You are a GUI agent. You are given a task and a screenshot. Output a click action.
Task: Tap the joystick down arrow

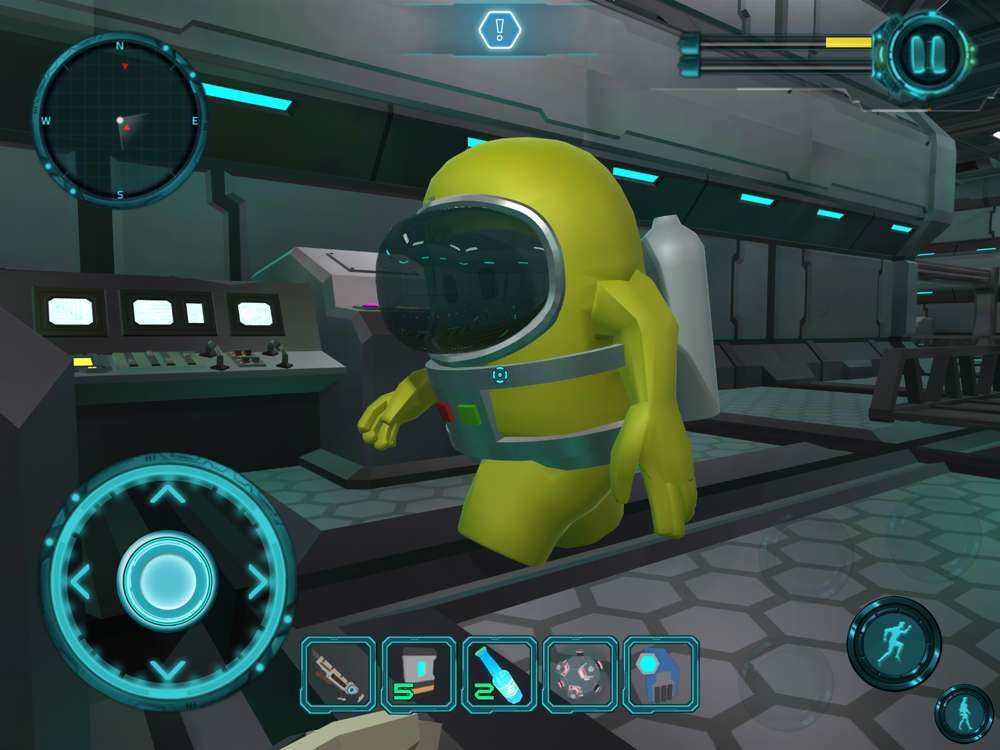[168, 667]
